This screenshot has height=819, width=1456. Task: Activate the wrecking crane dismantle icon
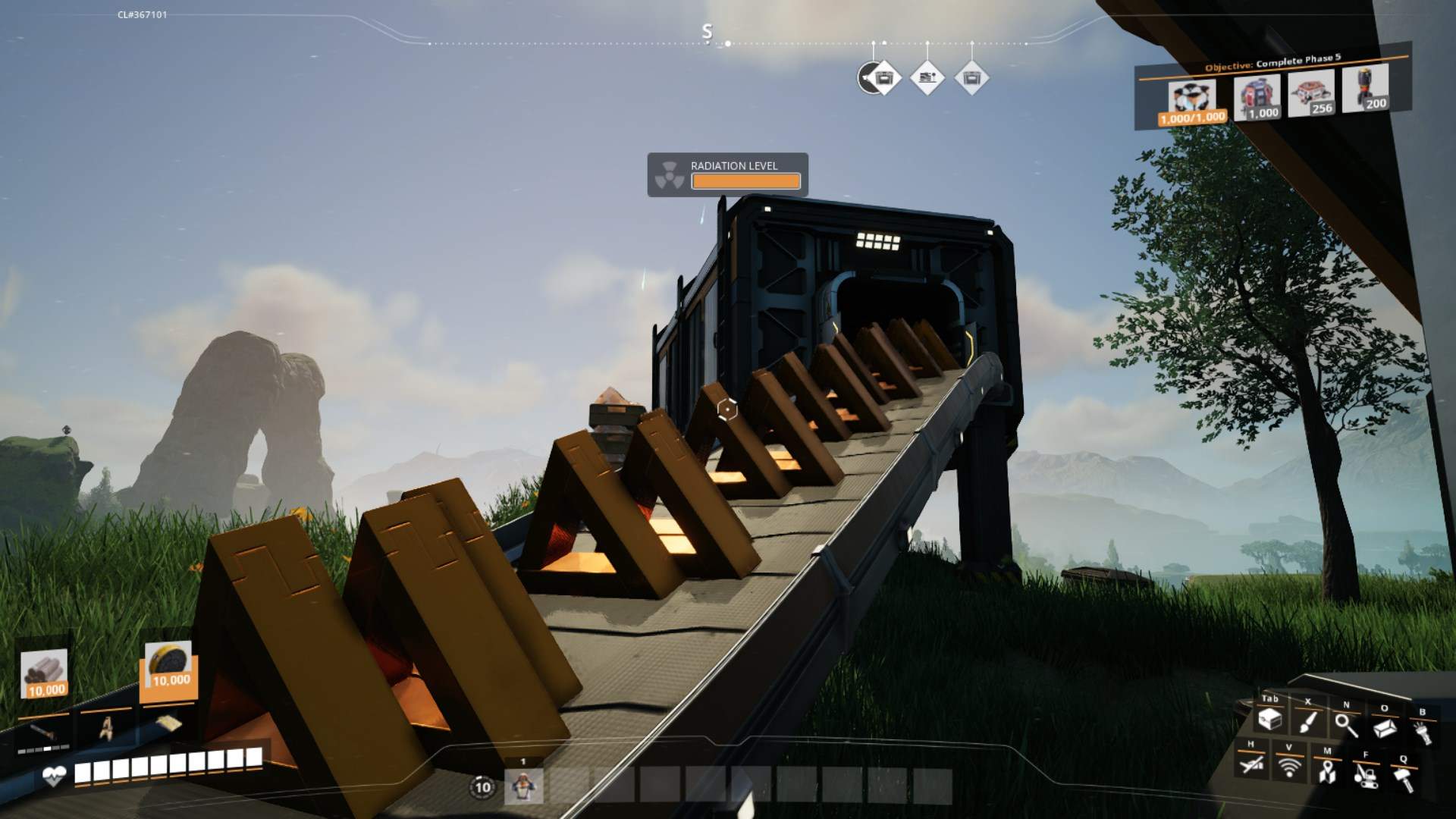(1365, 774)
